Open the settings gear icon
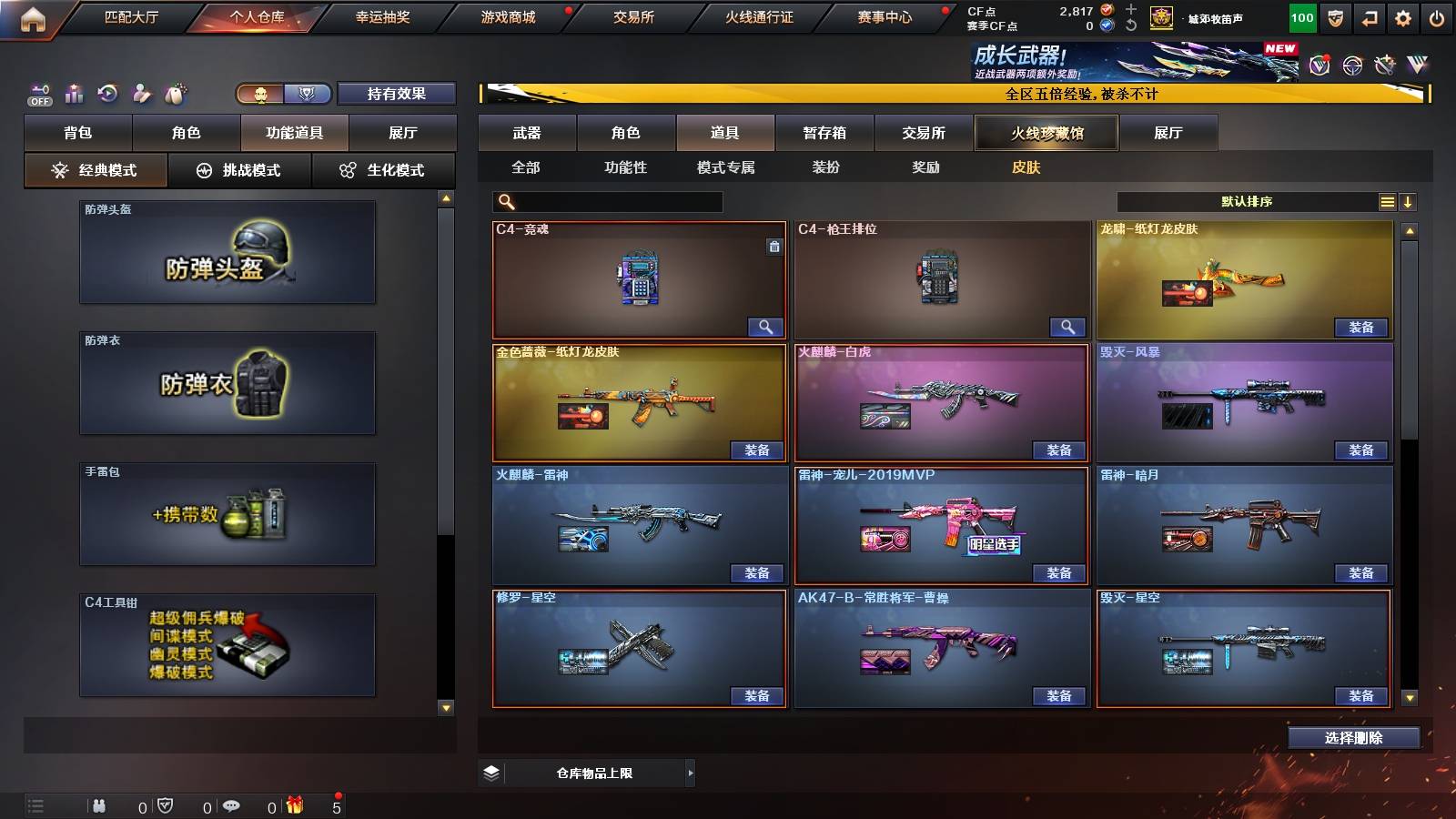1456x819 pixels. pos(1401,18)
